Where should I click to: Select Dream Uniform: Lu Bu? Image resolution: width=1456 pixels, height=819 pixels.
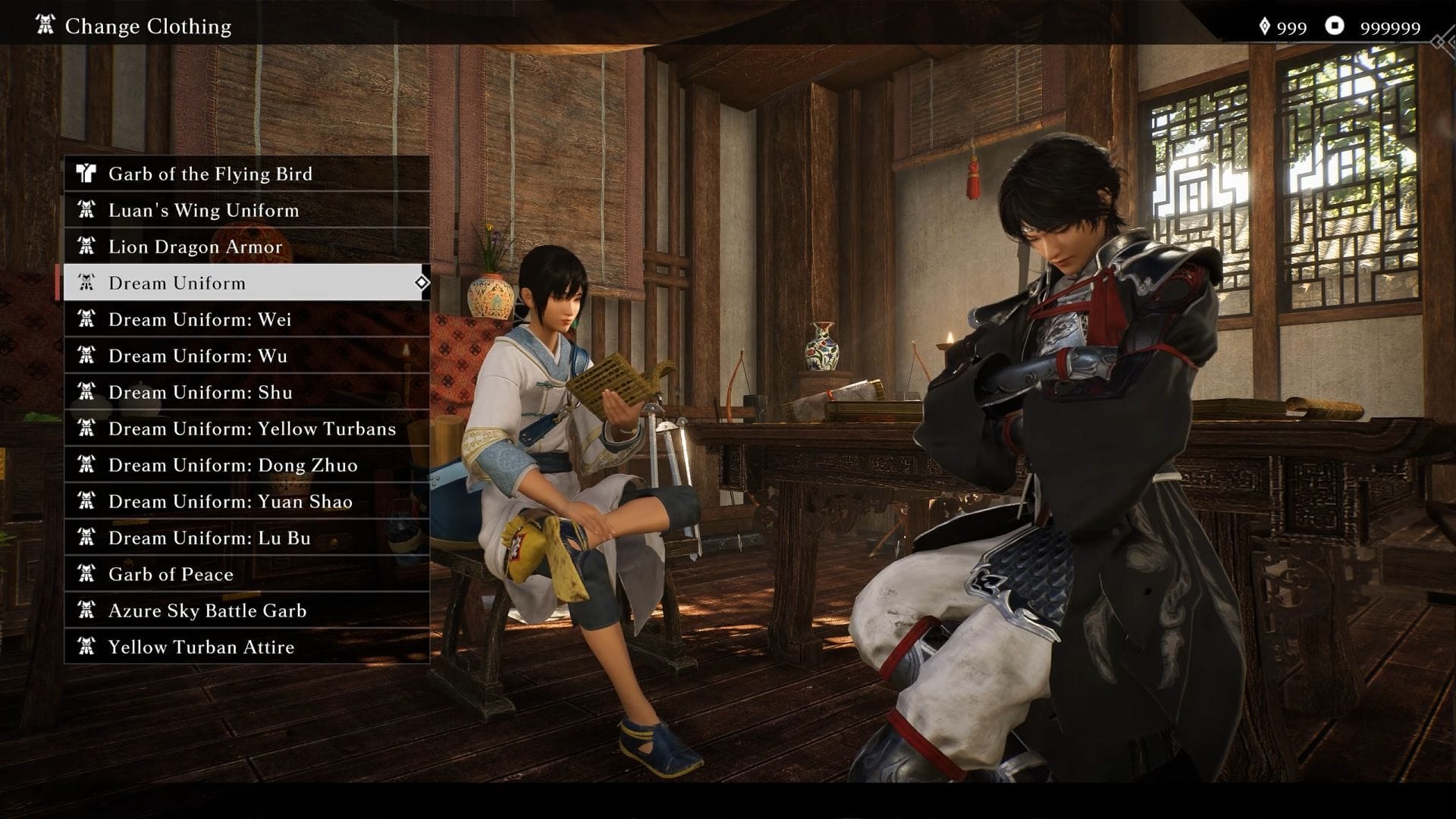click(x=246, y=538)
